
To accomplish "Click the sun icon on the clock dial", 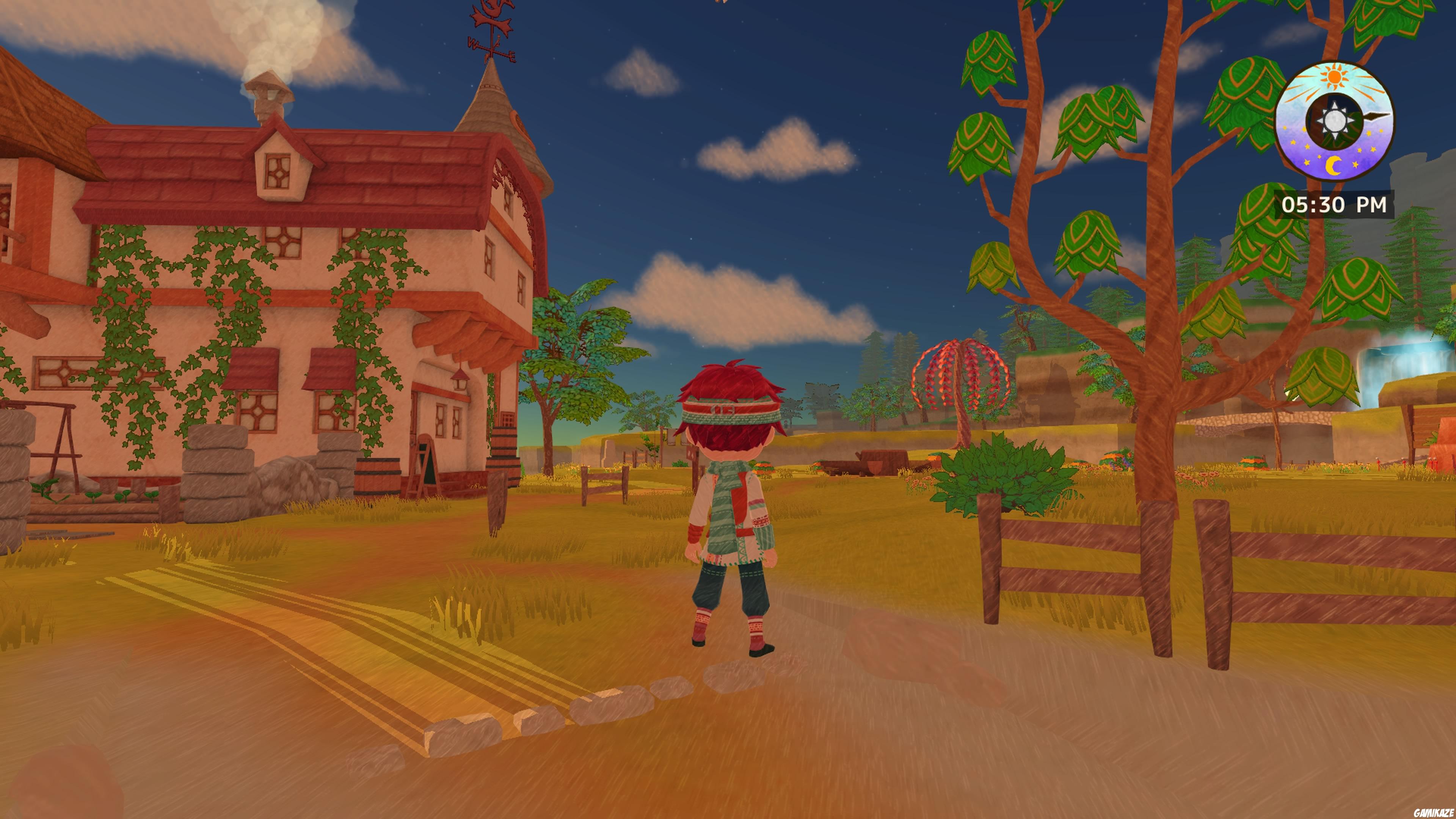I will click(1335, 77).
